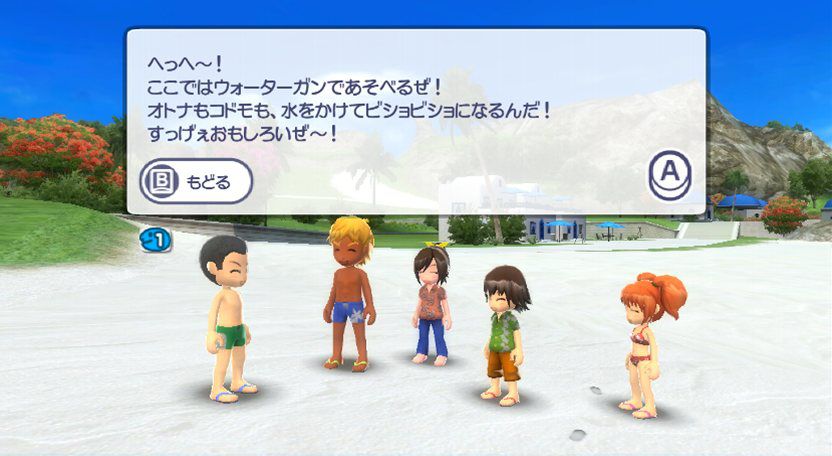832x456 pixels.
Task: Select the もどる back button
Action: [x=195, y=181]
